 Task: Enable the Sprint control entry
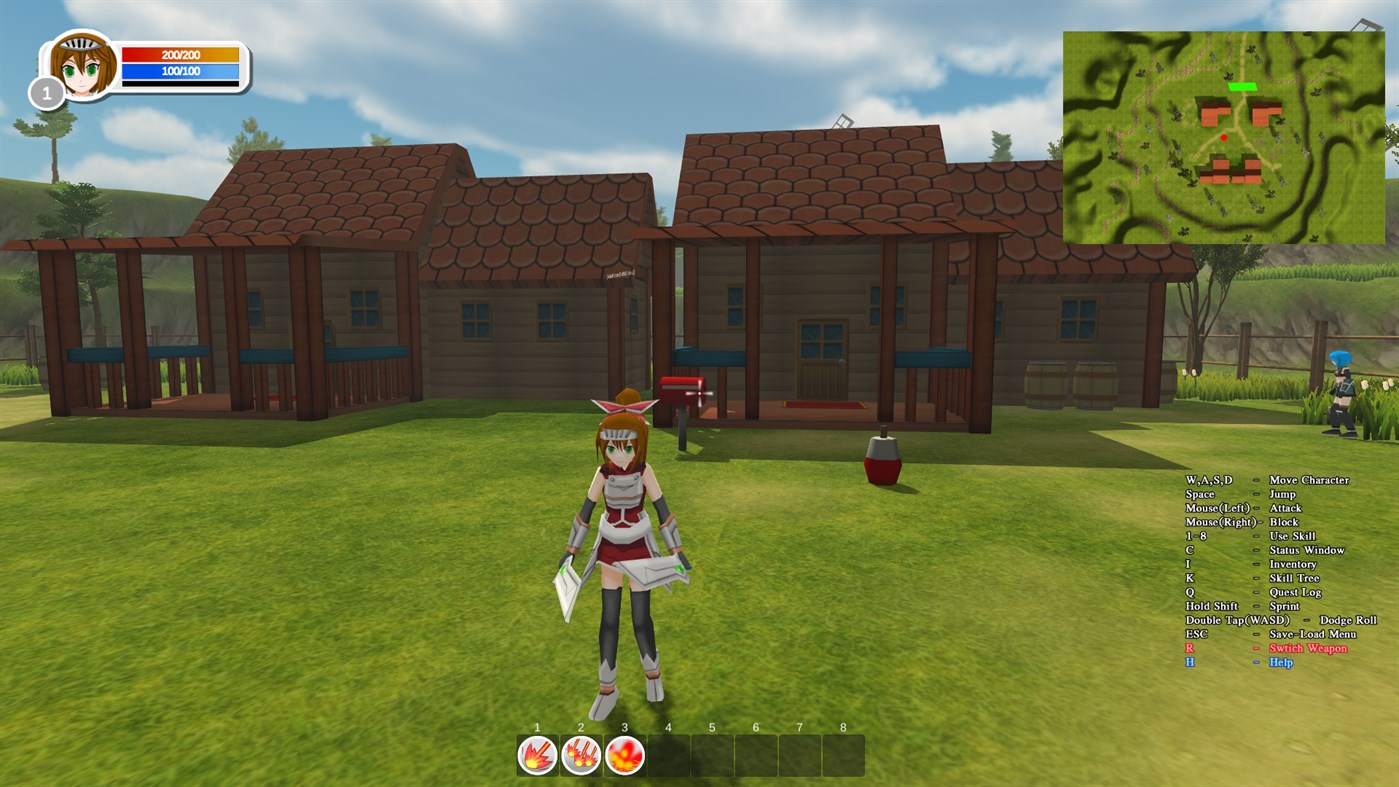[x=1289, y=606]
